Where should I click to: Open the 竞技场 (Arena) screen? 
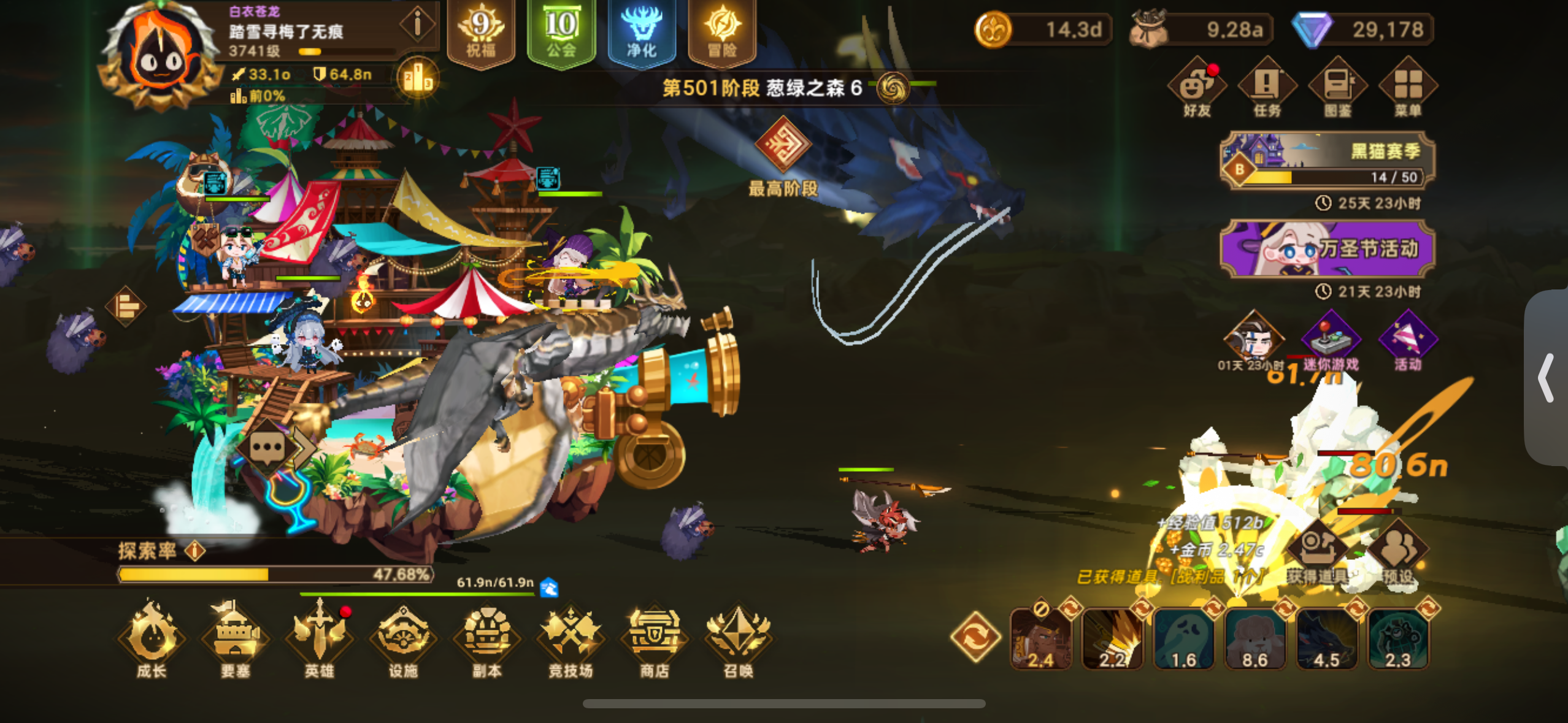pos(571,638)
